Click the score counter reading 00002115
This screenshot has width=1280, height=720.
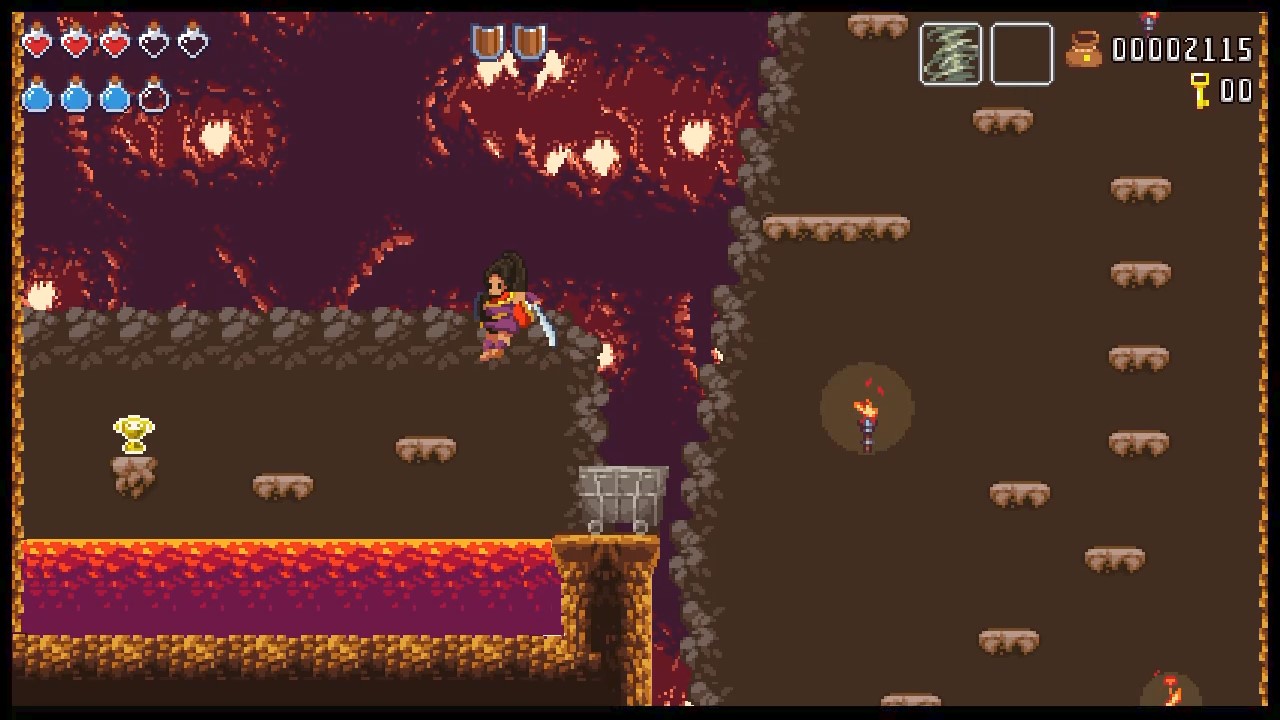point(1183,49)
